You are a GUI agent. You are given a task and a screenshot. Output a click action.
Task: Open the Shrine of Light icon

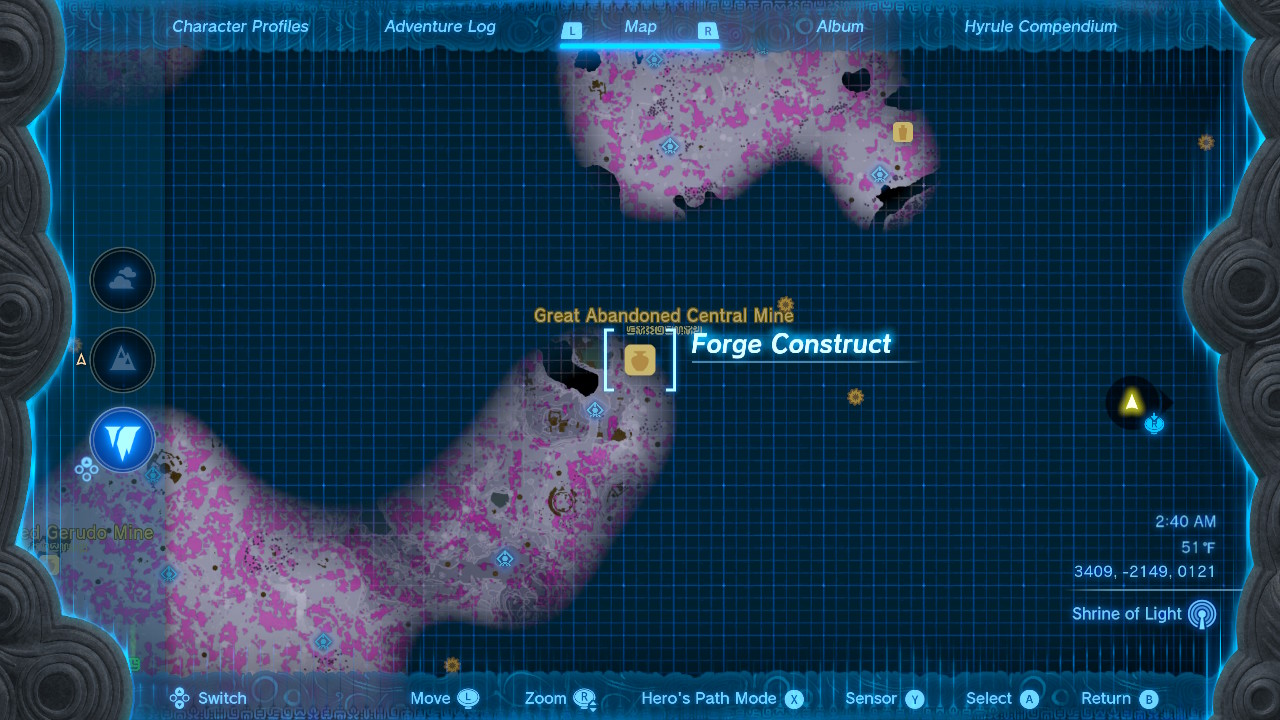pyautogui.click(x=1199, y=614)
